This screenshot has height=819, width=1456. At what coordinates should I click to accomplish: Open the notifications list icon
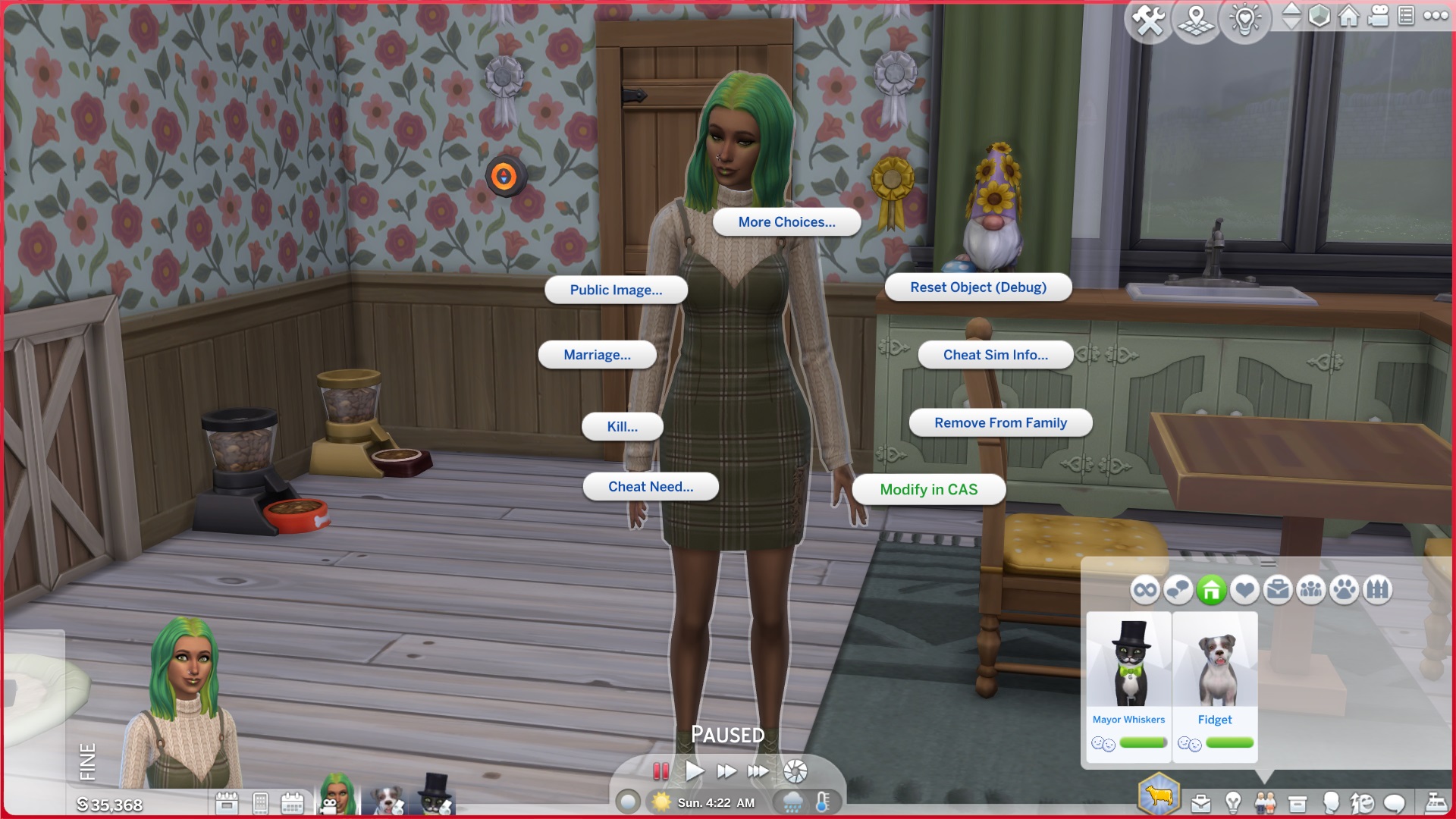click(1404, 17)
